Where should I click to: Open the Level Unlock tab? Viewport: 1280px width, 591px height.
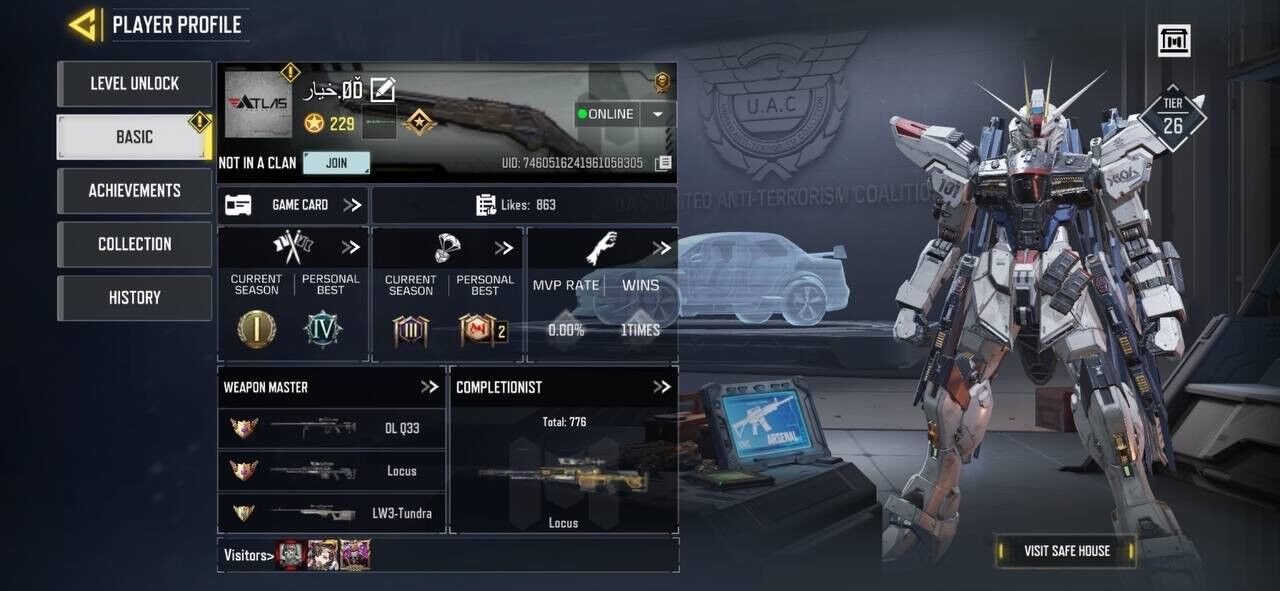(x=134, y=84)
